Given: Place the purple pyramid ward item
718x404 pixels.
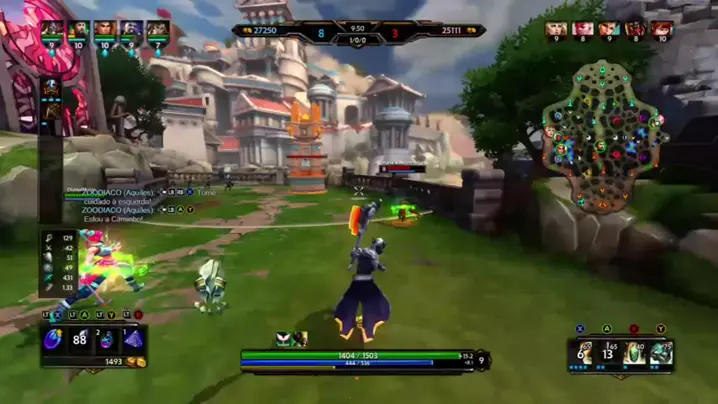Looking at the screenshot, I should [133, 340].
